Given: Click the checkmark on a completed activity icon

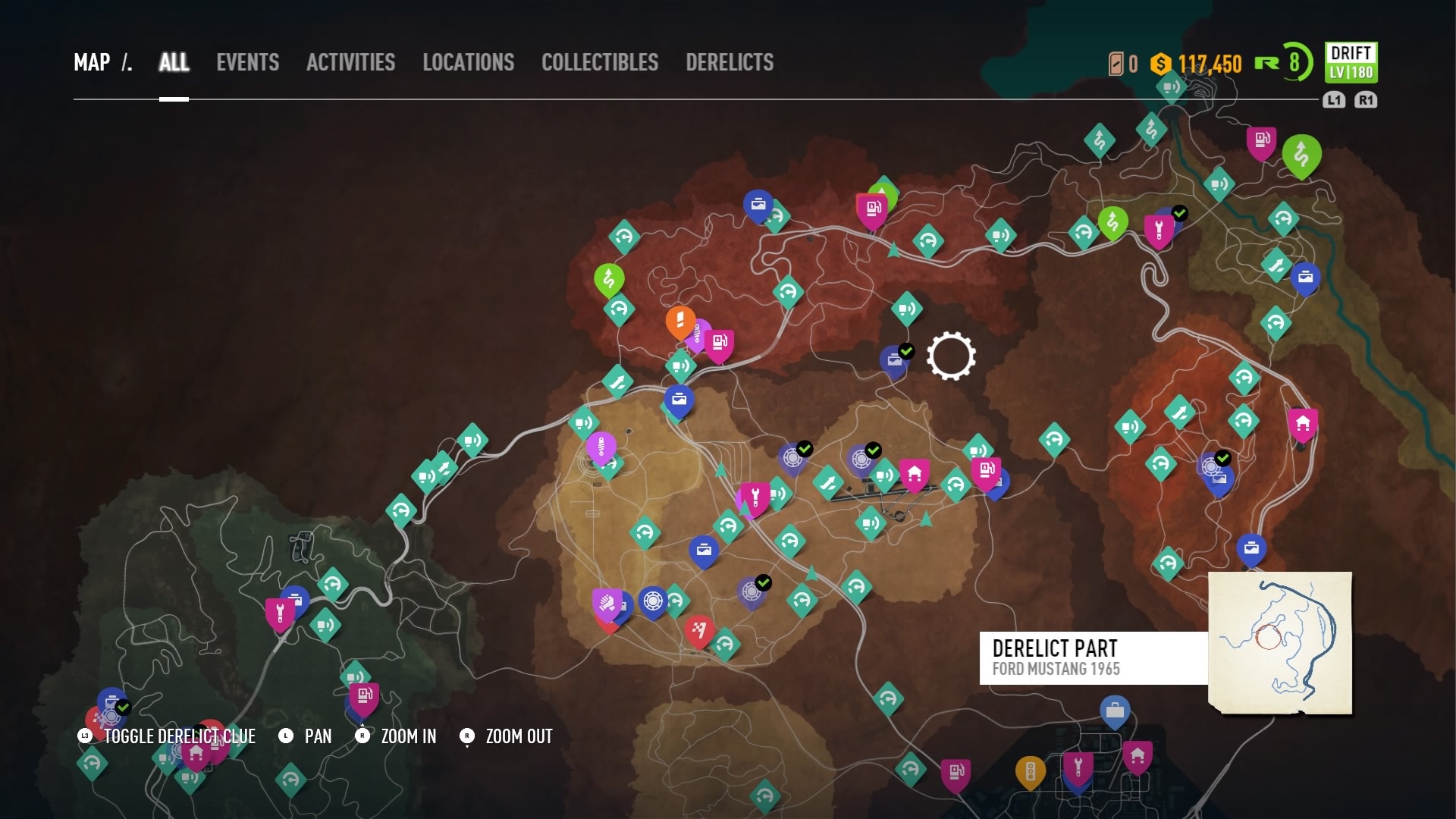Looking at the screenshot, I should point(805,448).
